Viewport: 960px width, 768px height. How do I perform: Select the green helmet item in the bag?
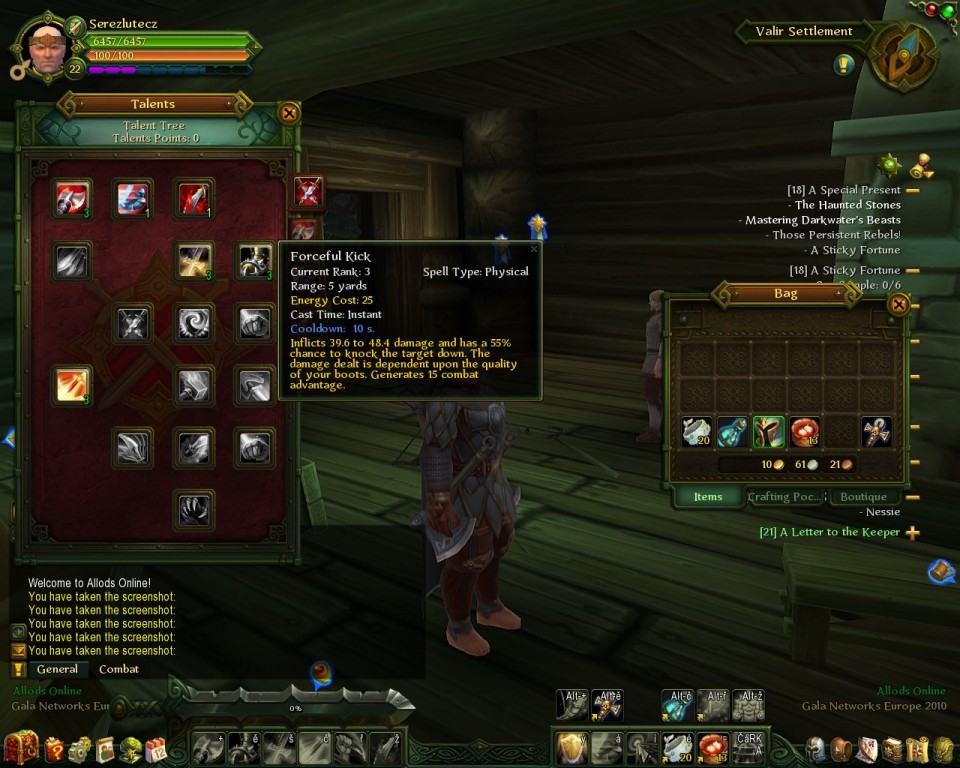click(768, 432)
